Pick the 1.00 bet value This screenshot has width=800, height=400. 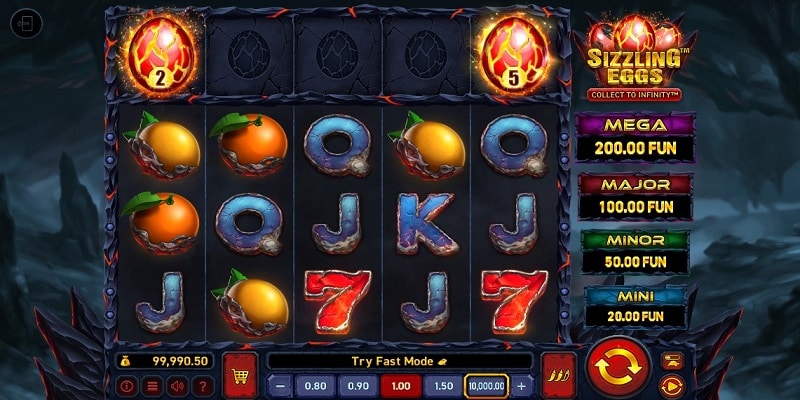pyautogui.click(x=399, y=386)
